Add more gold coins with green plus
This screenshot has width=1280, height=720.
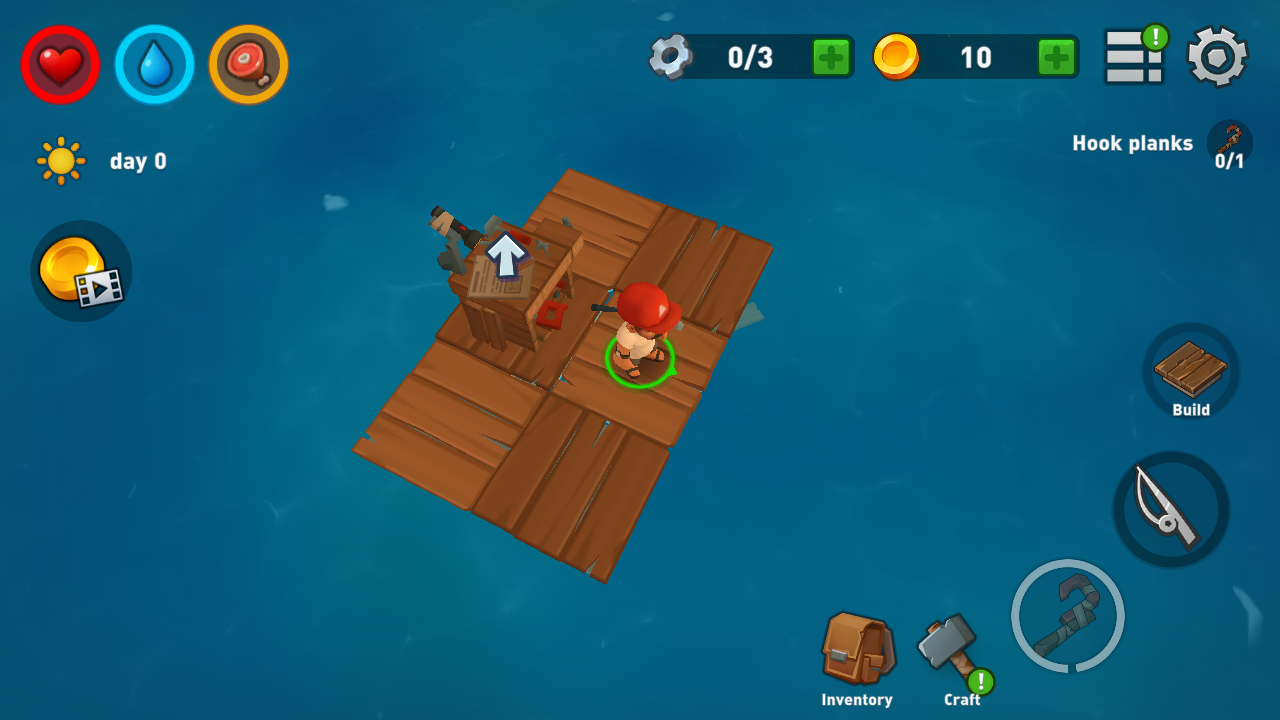pyautogui.click(x=1057, y=57)
